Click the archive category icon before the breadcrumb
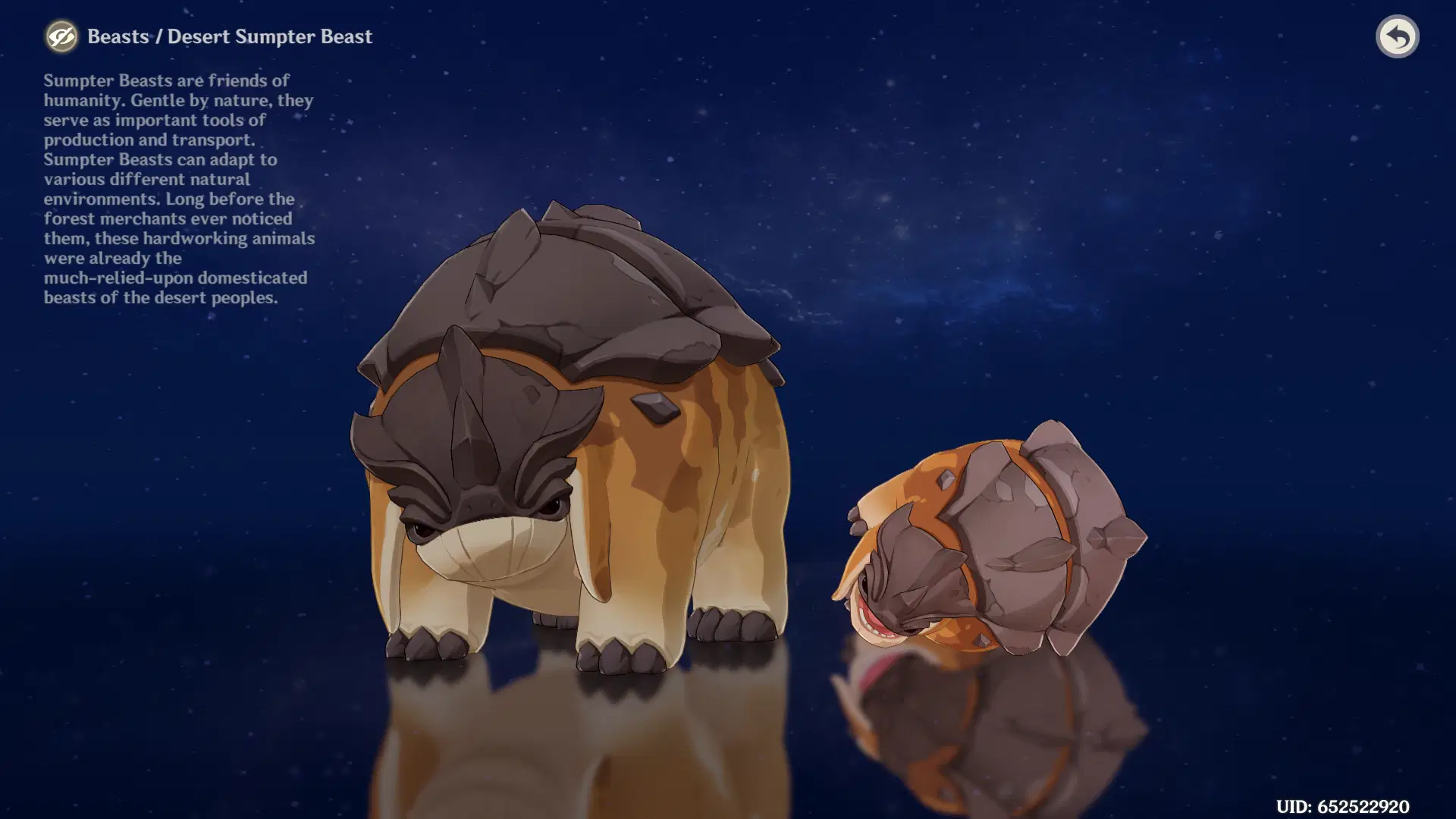Image resolution: width=1456 pixels, height=819 pixels. [62, 36]
